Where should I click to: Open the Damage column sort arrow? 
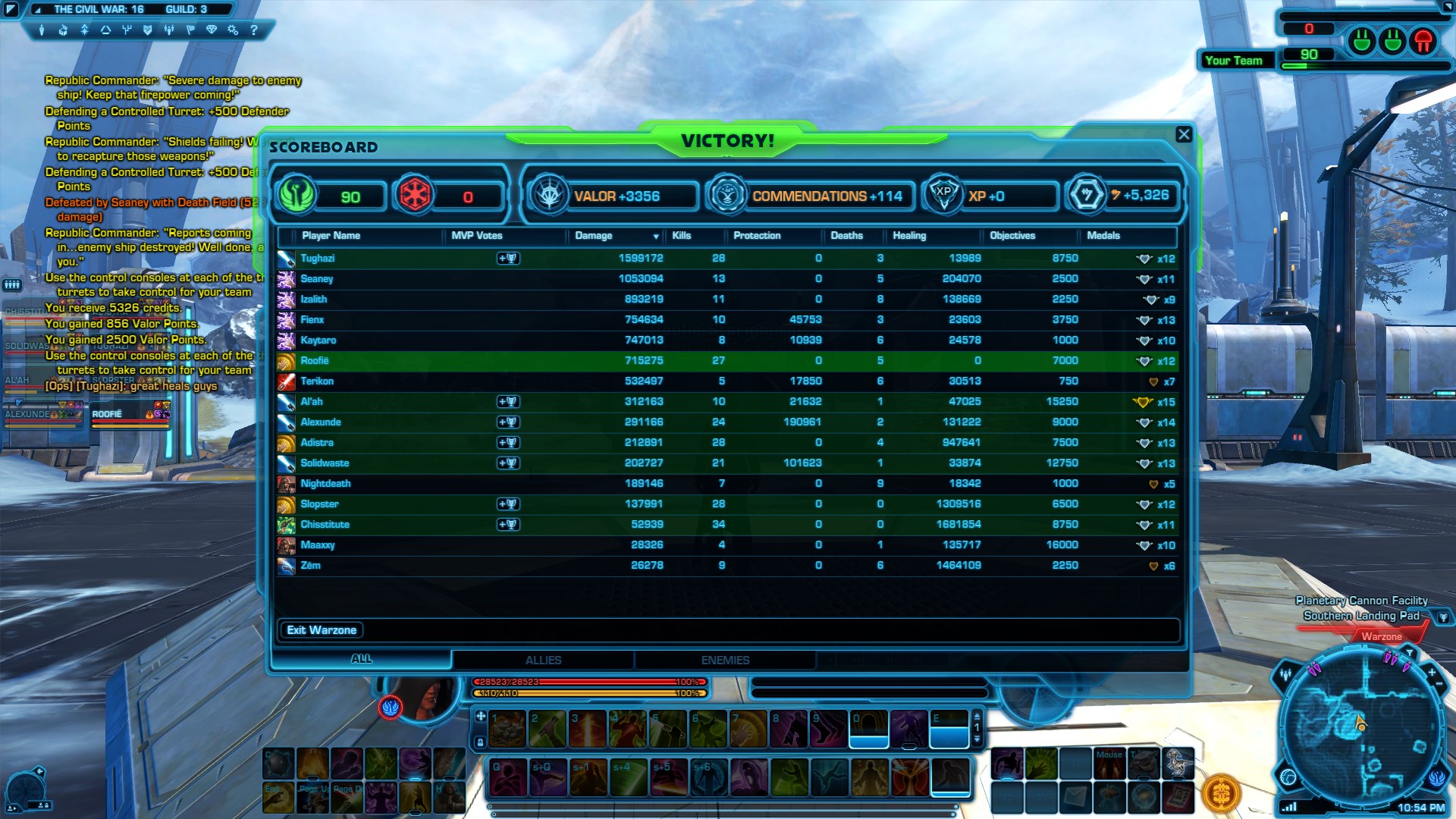[655, 236]
